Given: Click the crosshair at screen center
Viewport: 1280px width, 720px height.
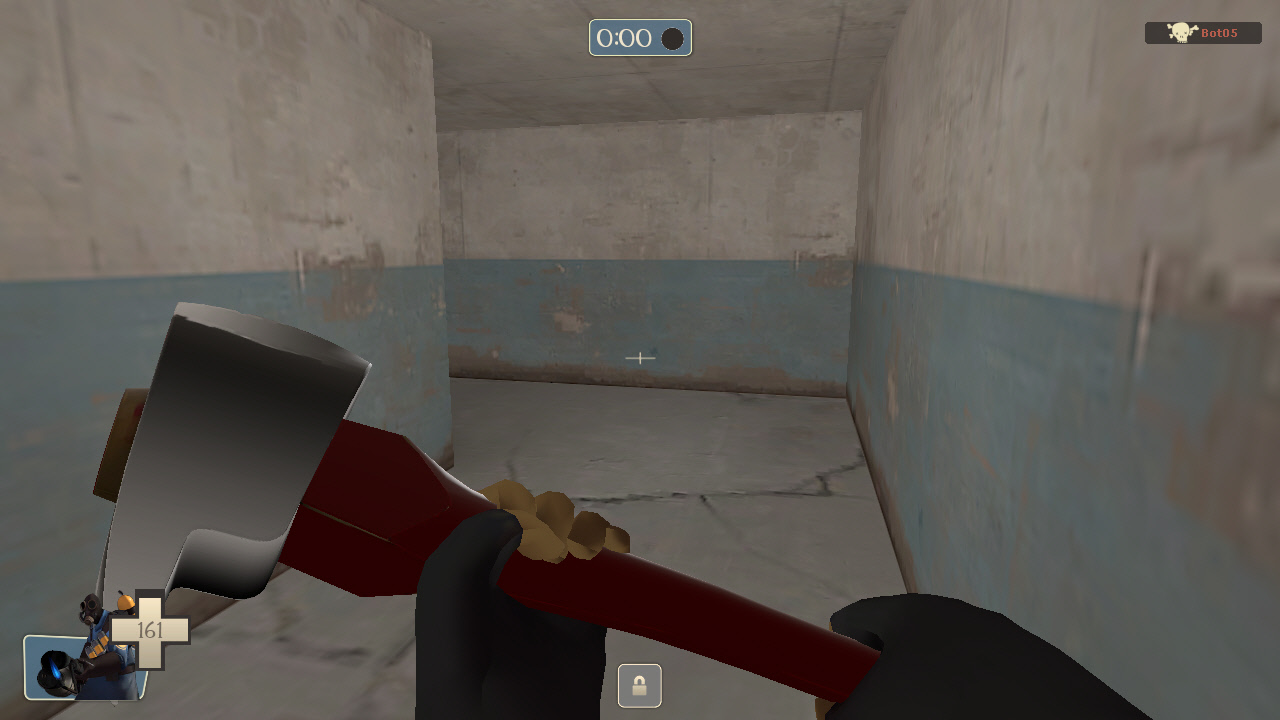Looking at the screenshot, I should pos(640,358).
